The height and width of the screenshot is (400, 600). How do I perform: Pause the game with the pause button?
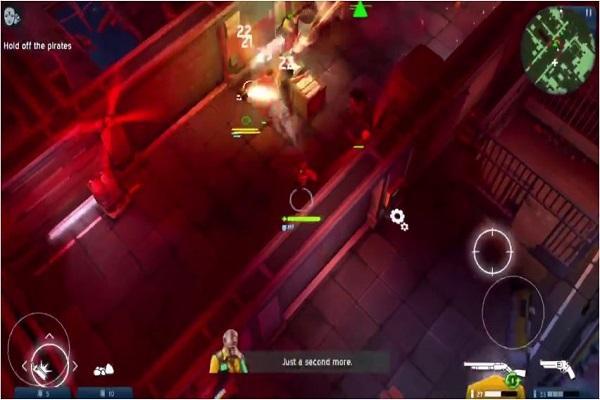586,12
